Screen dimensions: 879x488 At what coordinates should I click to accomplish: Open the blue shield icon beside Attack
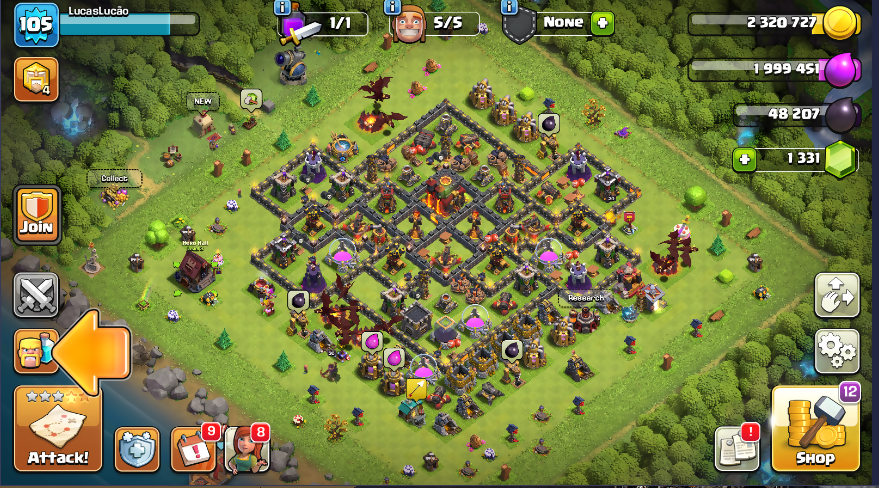click(136, 449)
